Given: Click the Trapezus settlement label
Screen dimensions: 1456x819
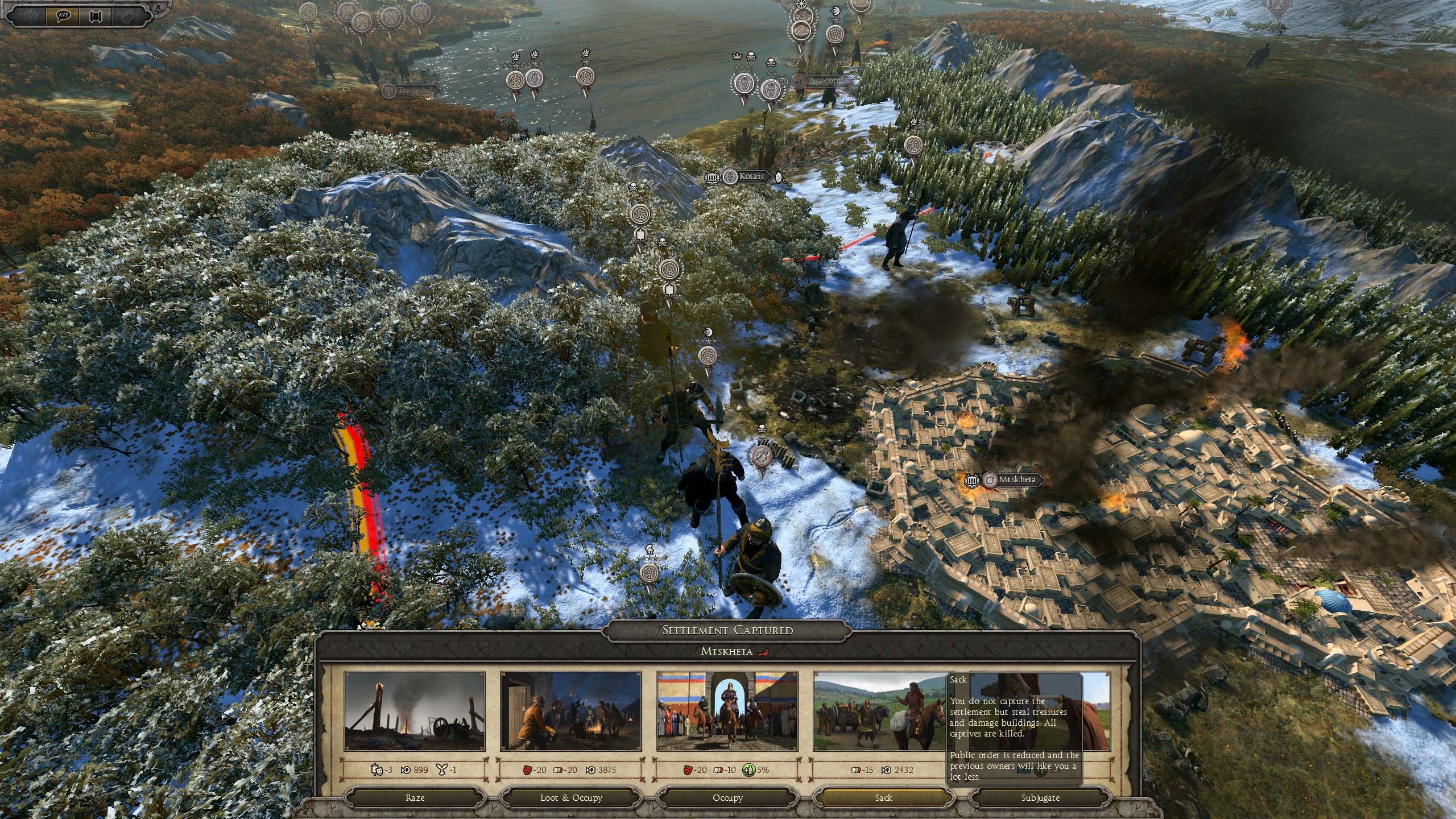Looking at the screenshot, I should pos(414,90).
